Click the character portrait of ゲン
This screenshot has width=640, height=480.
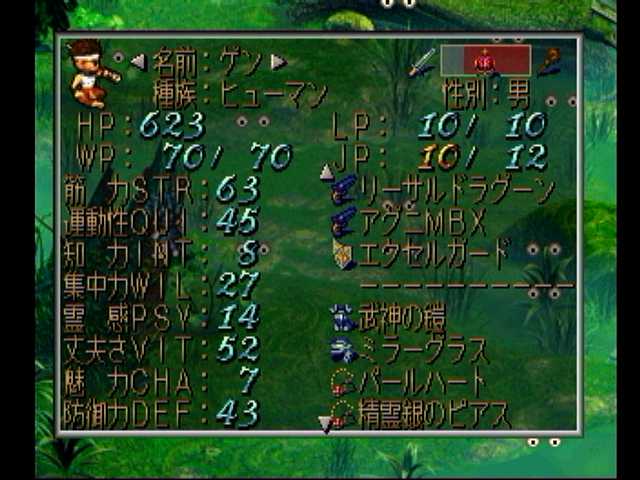[x=93, y=72]
